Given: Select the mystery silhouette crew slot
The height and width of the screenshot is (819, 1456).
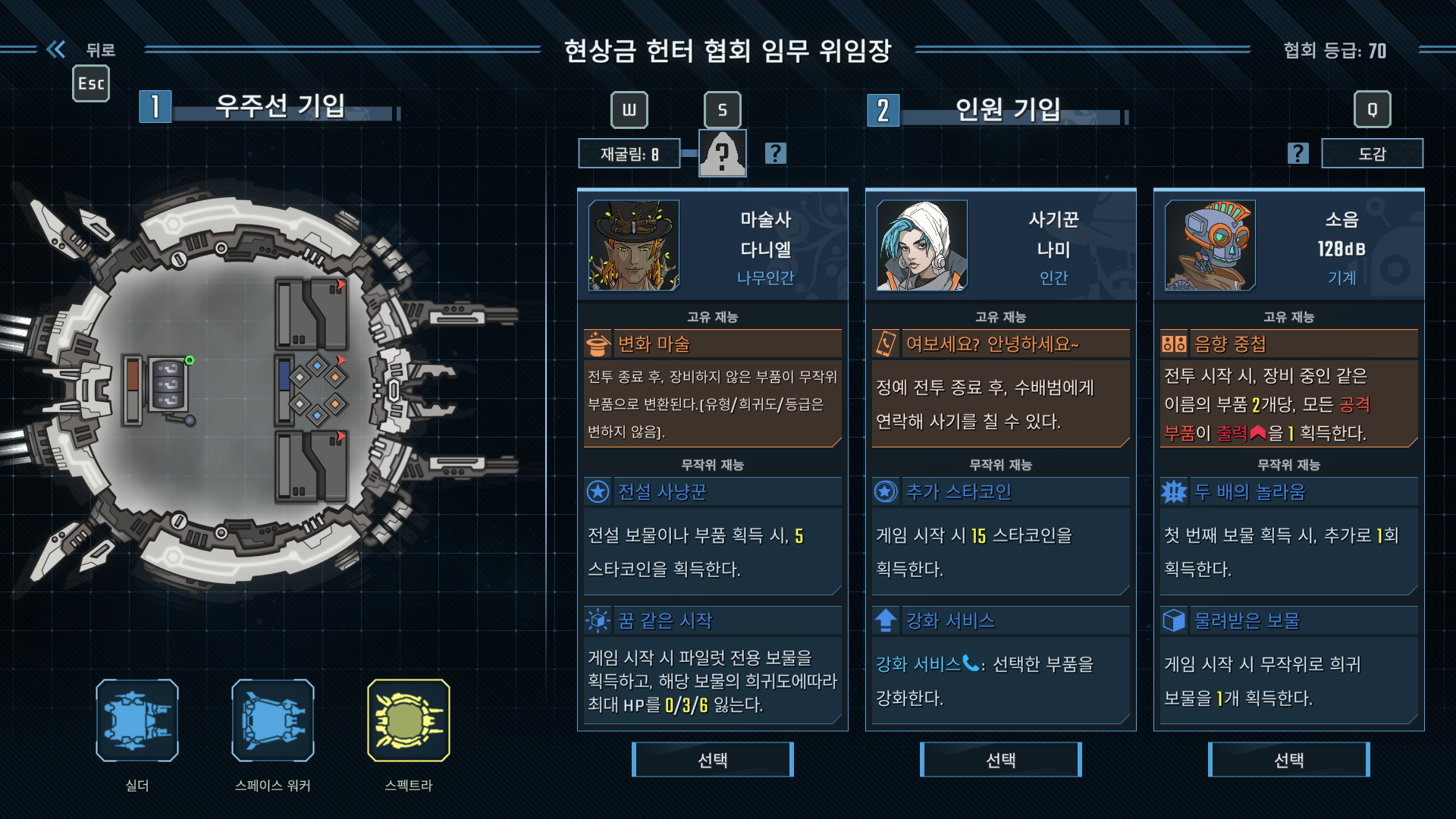Looking at the screenshot, I should [x=722, y=154].
